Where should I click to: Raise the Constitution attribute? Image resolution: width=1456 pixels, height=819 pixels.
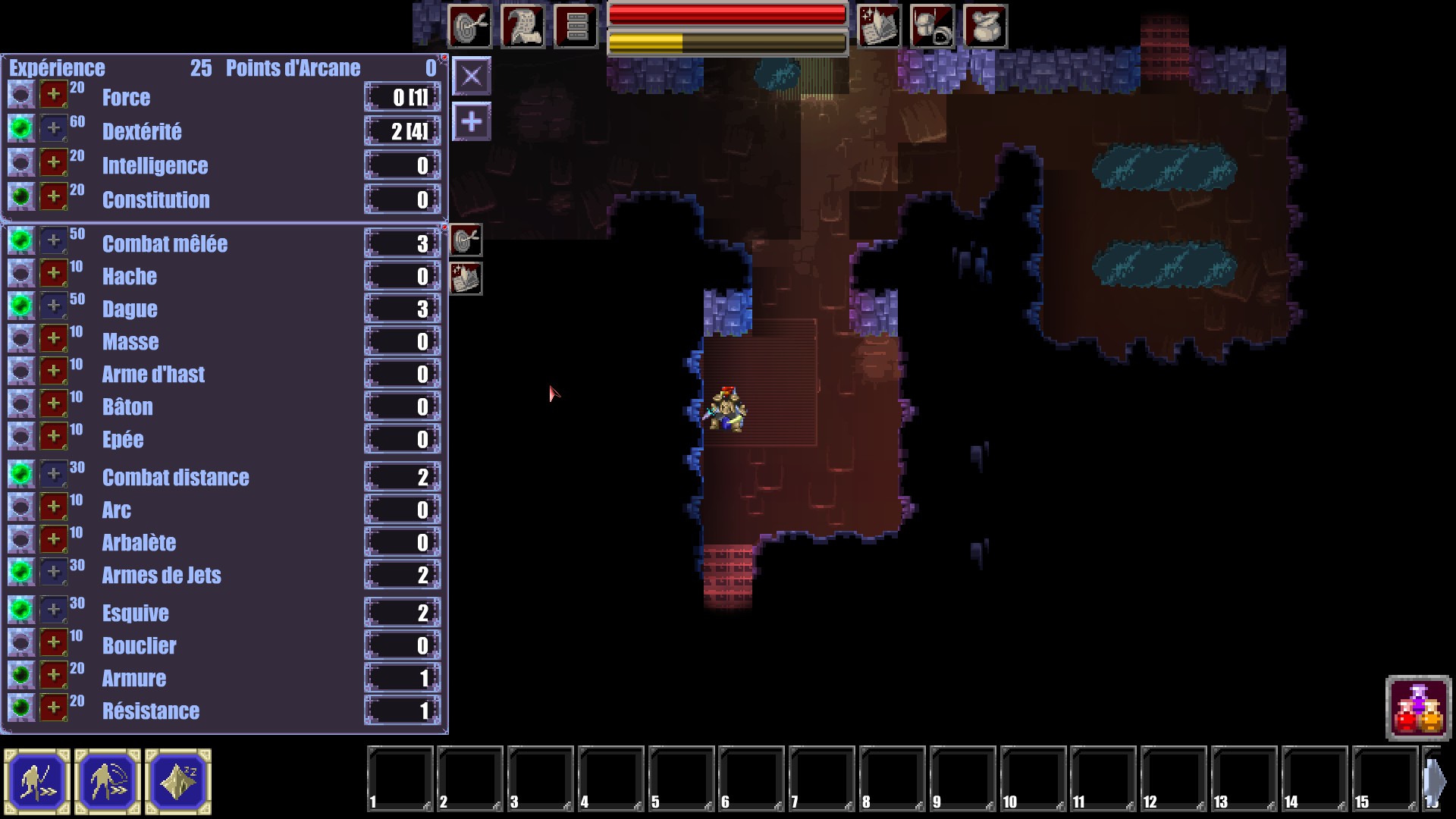tap(53, 197)
